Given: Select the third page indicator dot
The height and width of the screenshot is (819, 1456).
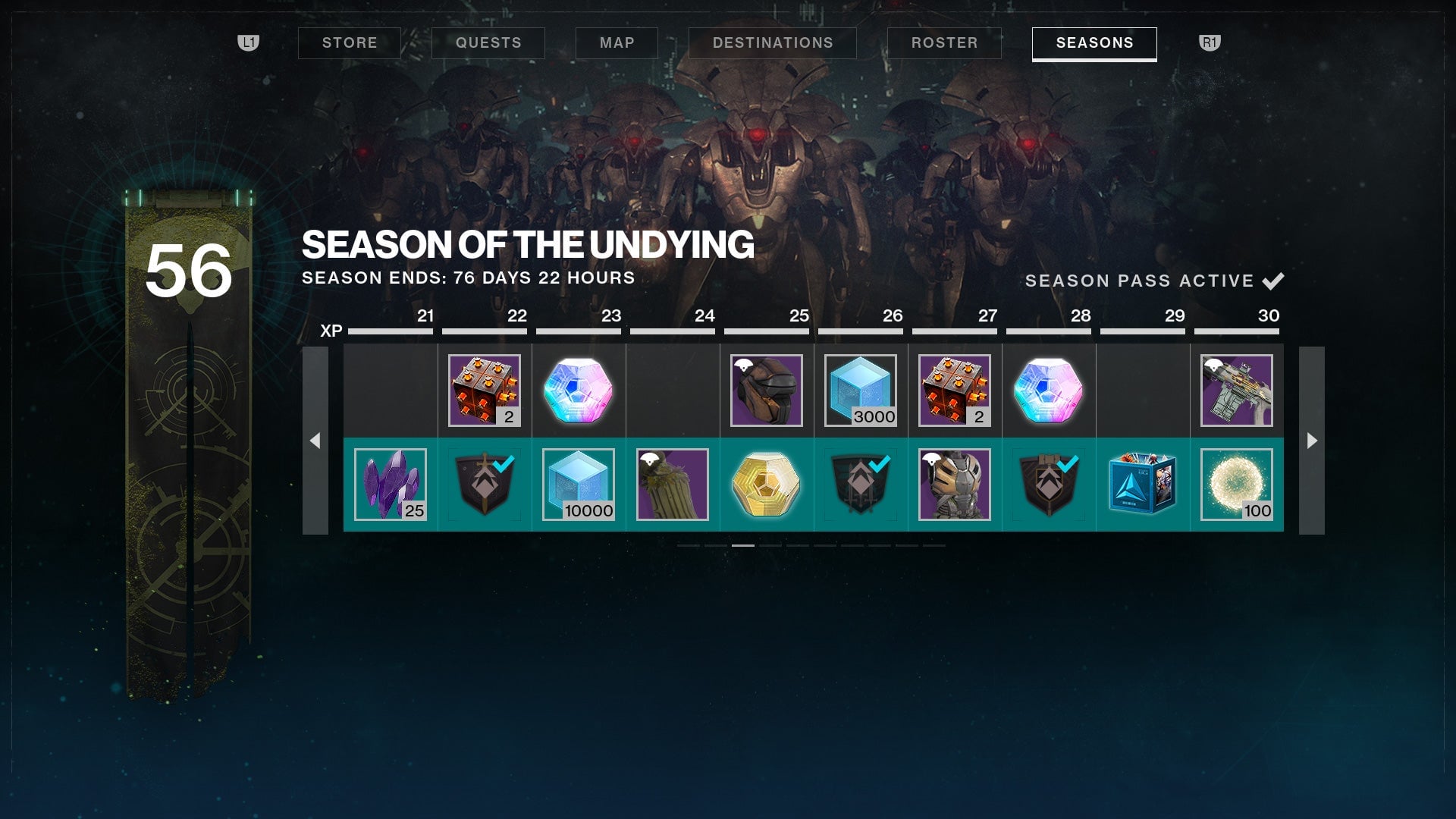Looking at the screenshot, I should click(x=742, y=545).
